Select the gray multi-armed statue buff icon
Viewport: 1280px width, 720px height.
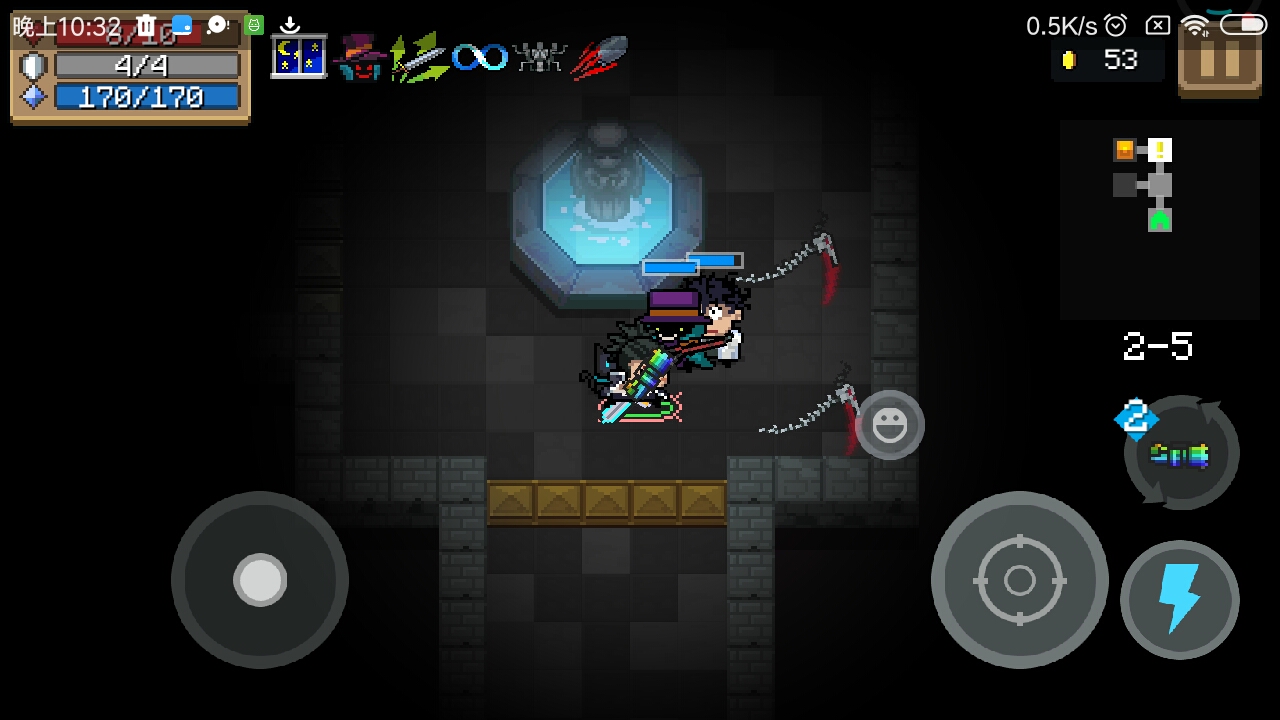539,57
